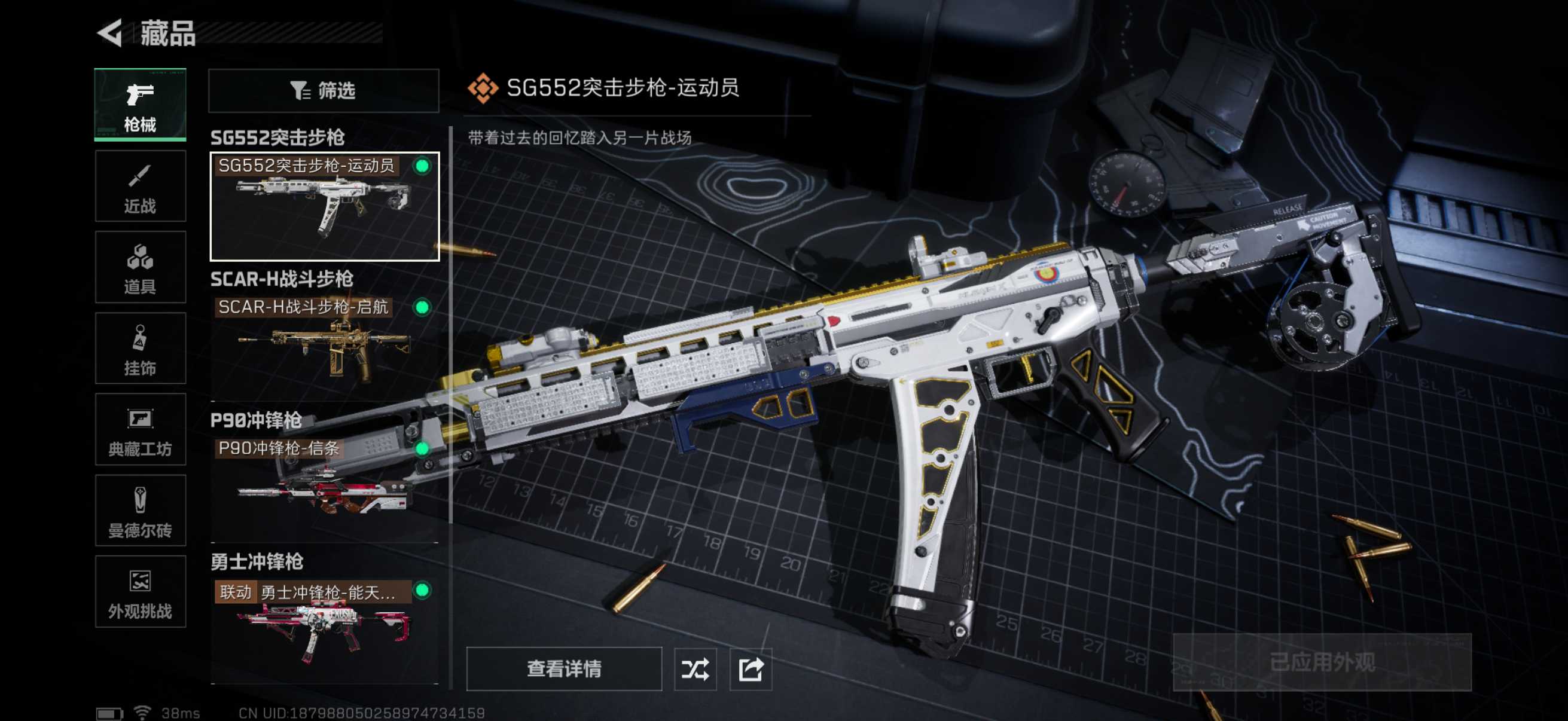Click 查看详情 to view details
The width and height of the screenshot is (1568, 721).
pos(564,668)
